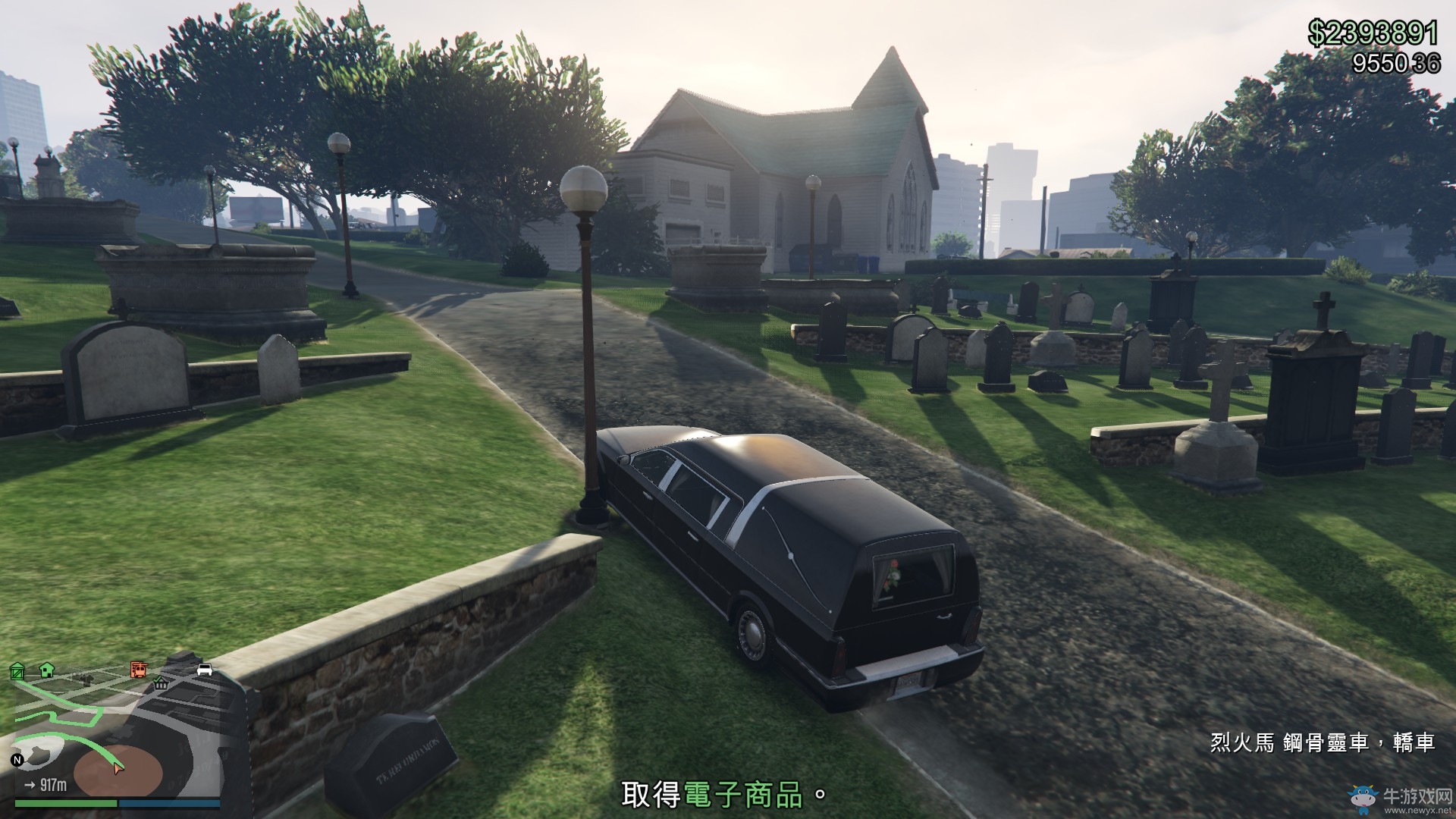Toggle the green checkmark above the store blip
Viewport: 1456px width, 819px height.
tap(158, 679)
